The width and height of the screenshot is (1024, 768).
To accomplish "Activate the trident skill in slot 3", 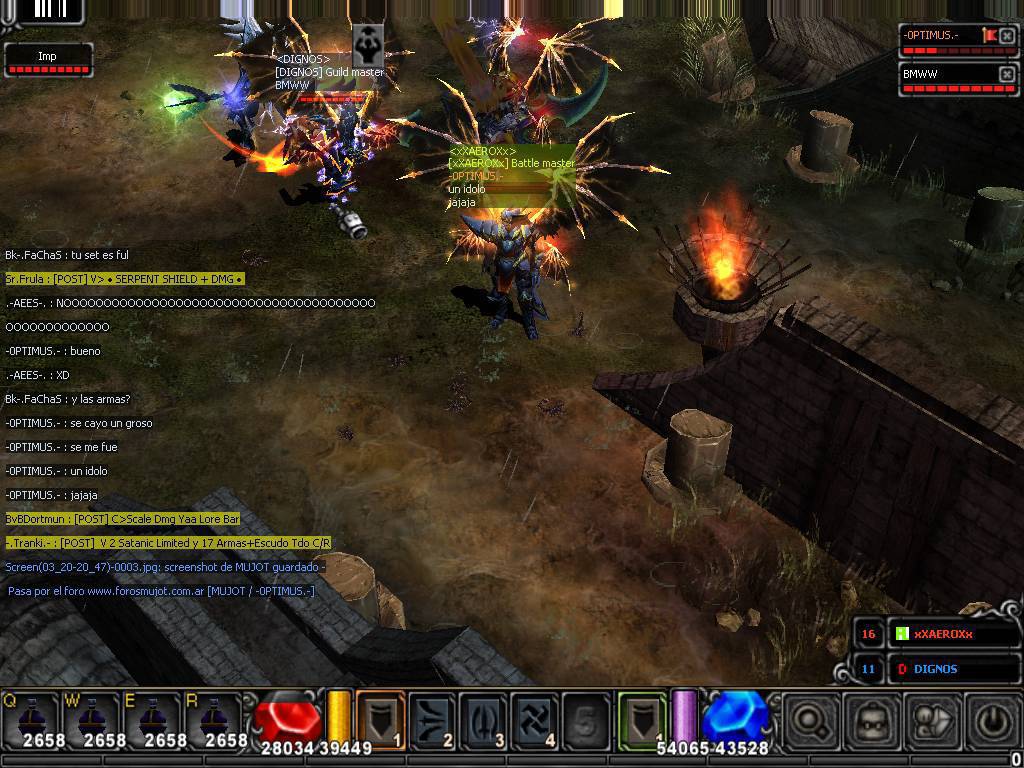I will (484, 720).
